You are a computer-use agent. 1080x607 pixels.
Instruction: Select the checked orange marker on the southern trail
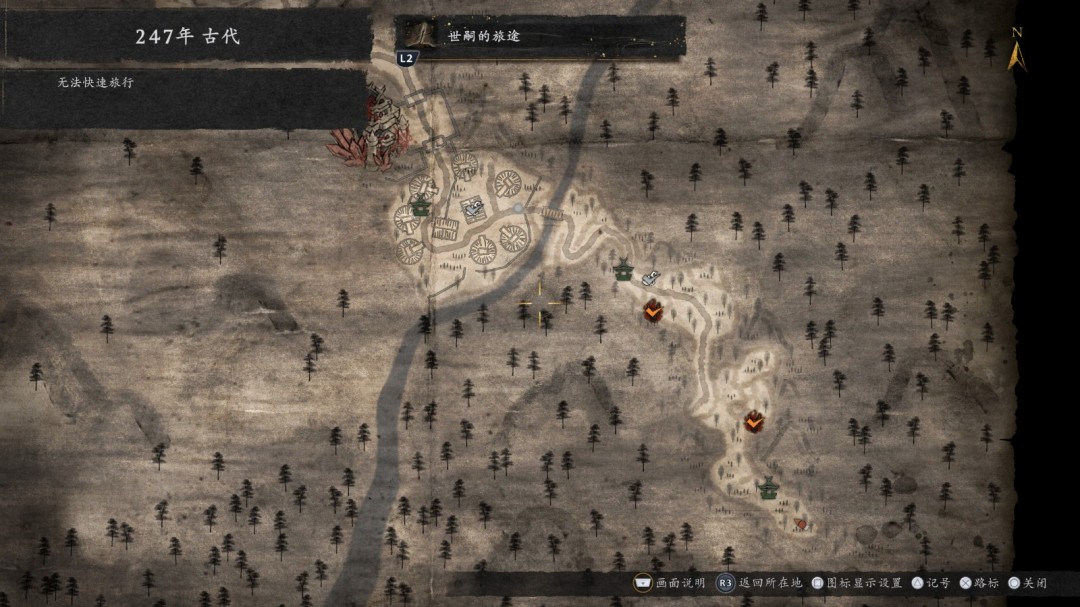754,422
